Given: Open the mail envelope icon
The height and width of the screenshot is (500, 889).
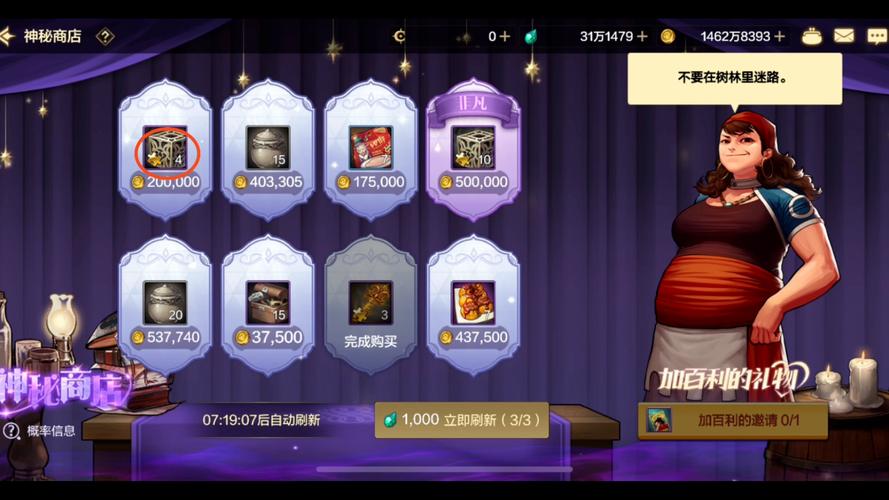Looking at the screenshot, I should (x=844, y=36).
